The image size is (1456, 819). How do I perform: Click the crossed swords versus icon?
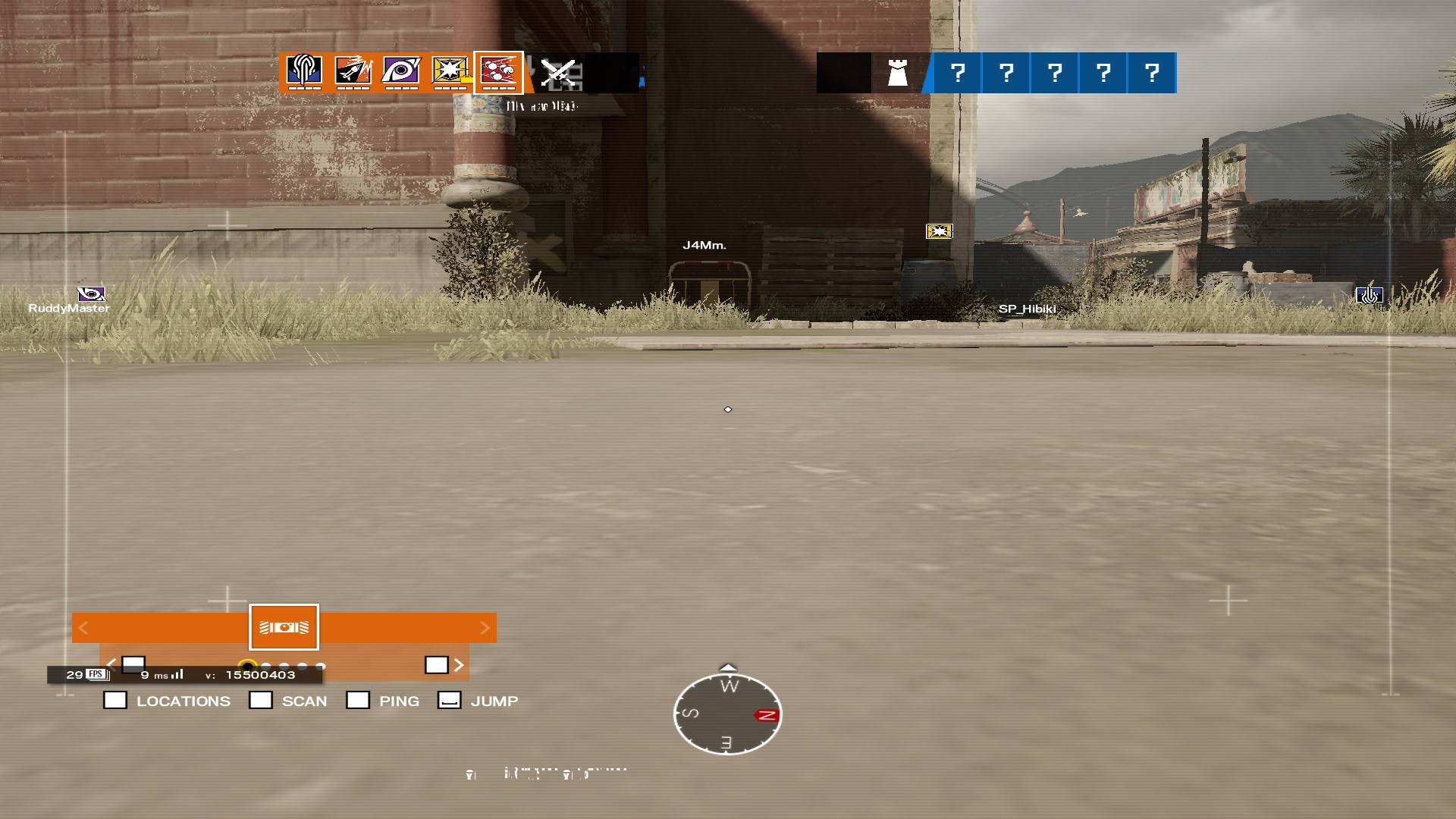tap(558, 73)
